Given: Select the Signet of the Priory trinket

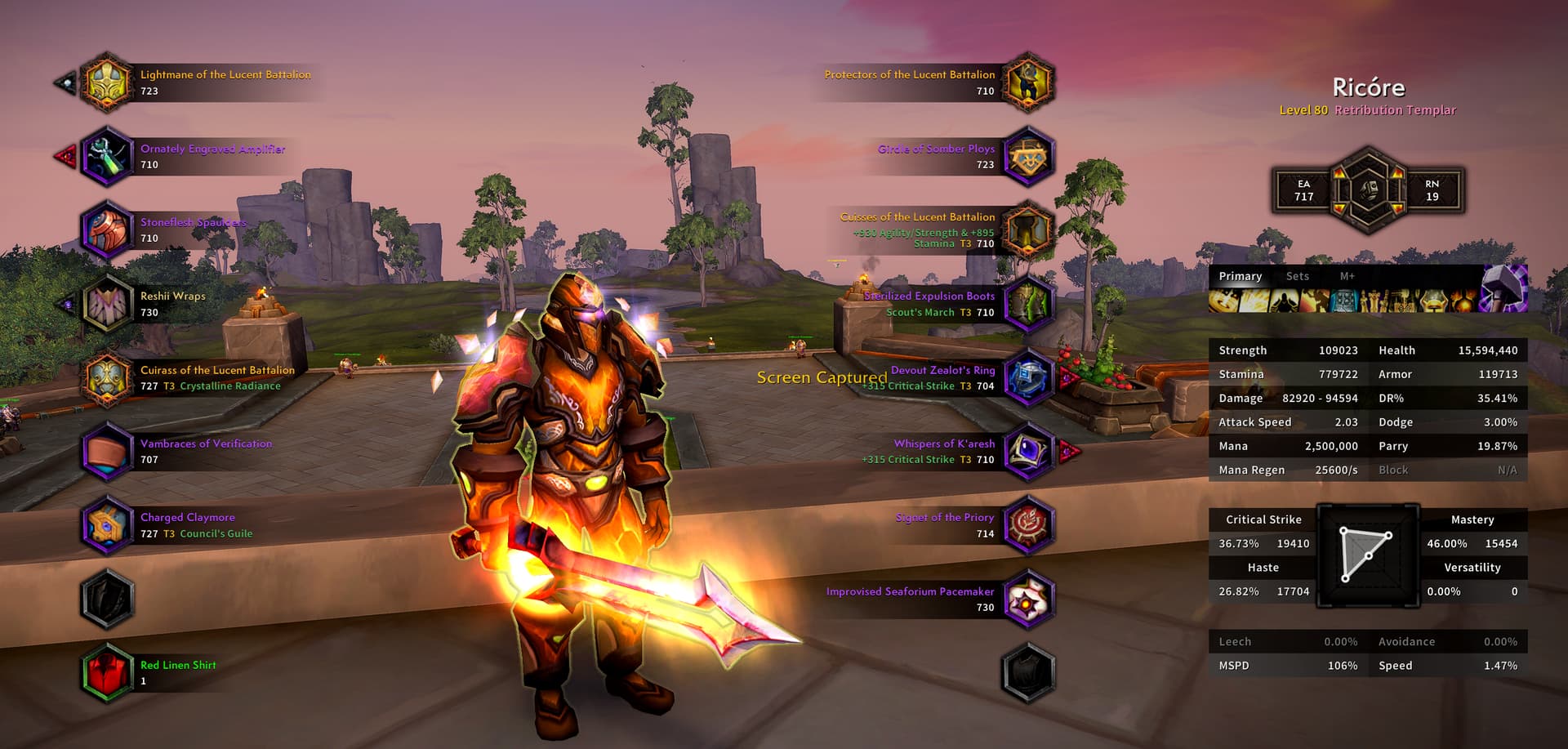Looking at the screenshot, I should 1028,525.
